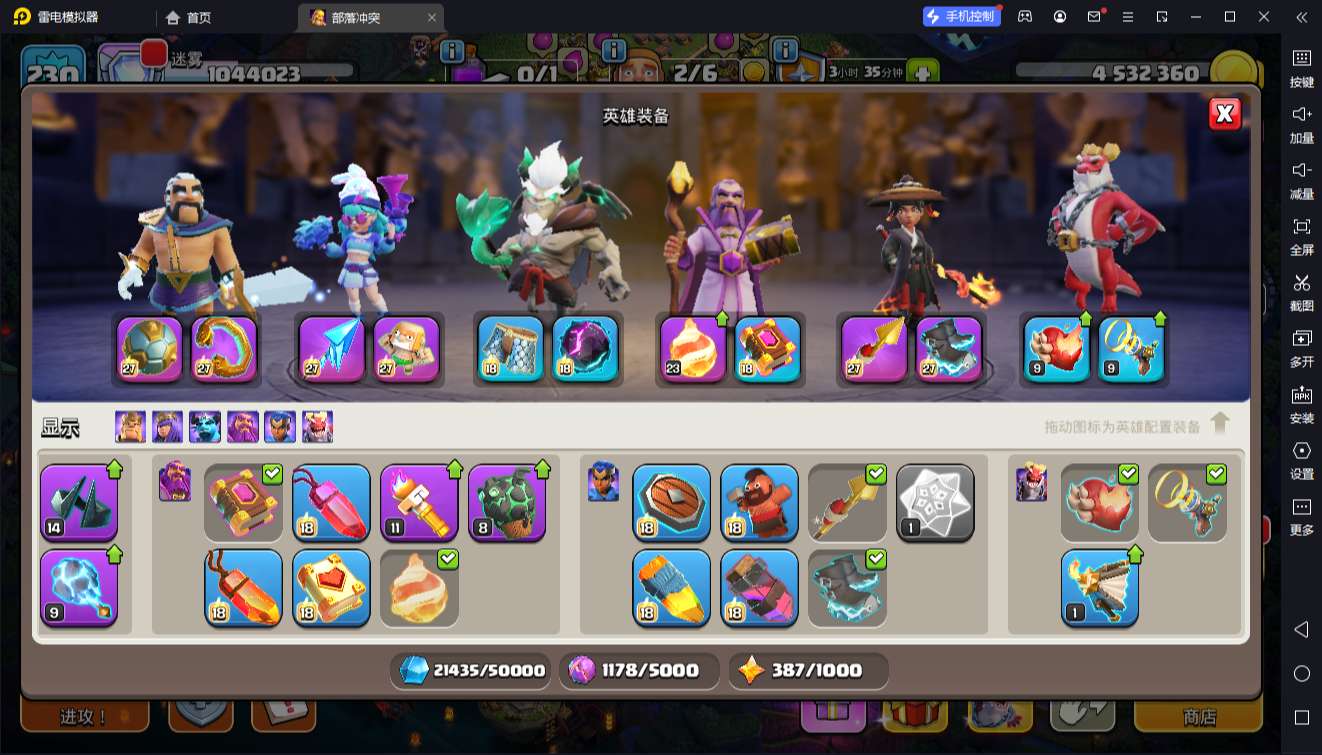Filter display by Barbarian King portrait
Image resolution: width=1322 pixels, height=755 pixels.
[130, 427]
